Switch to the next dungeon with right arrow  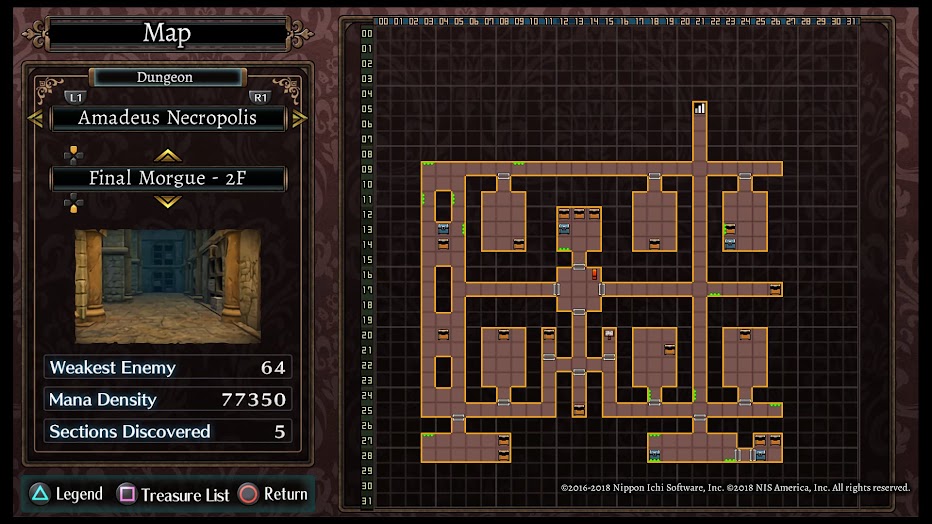299,118
